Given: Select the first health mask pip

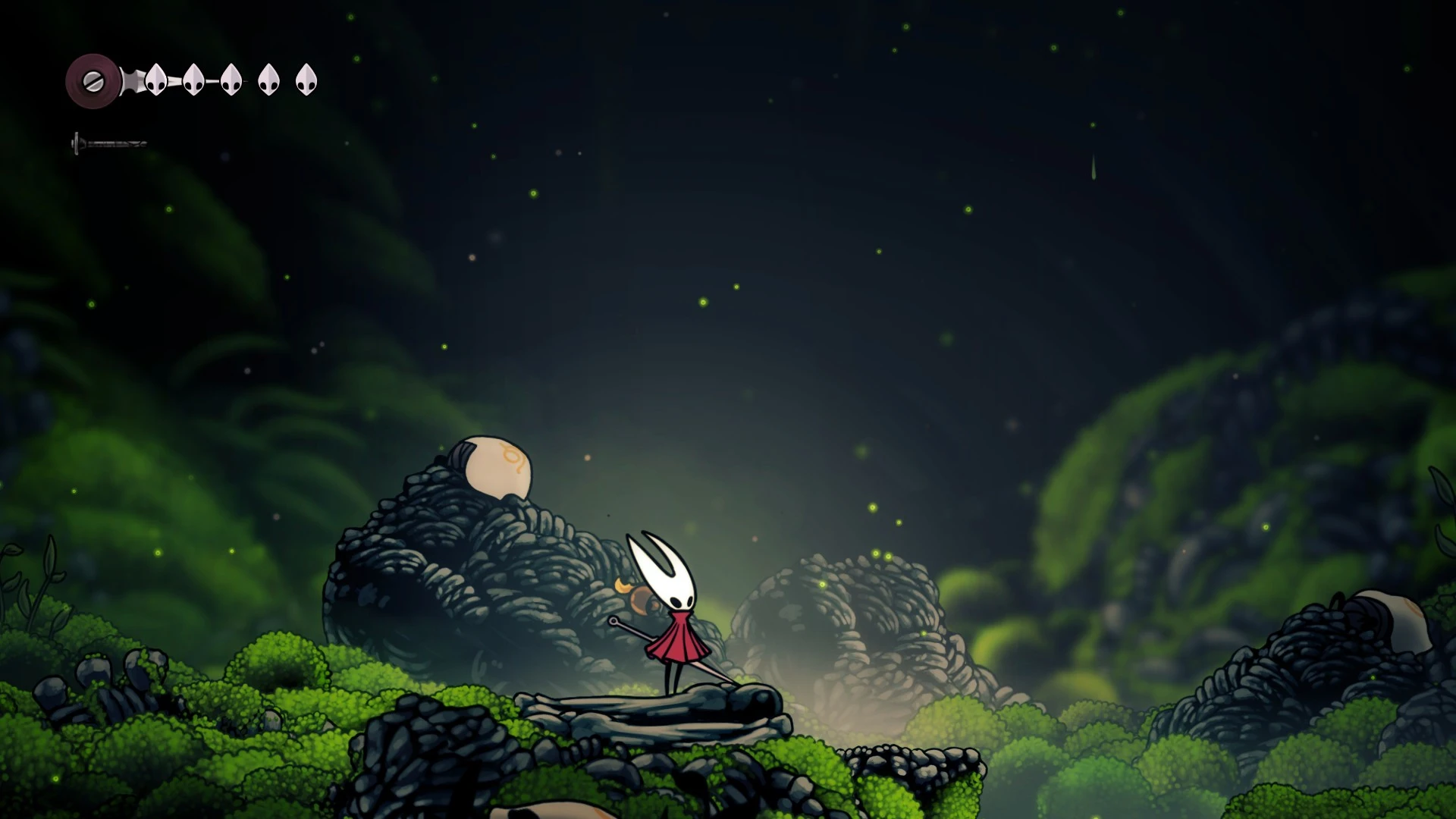Looking at the screenshot, I should [156, 79].
